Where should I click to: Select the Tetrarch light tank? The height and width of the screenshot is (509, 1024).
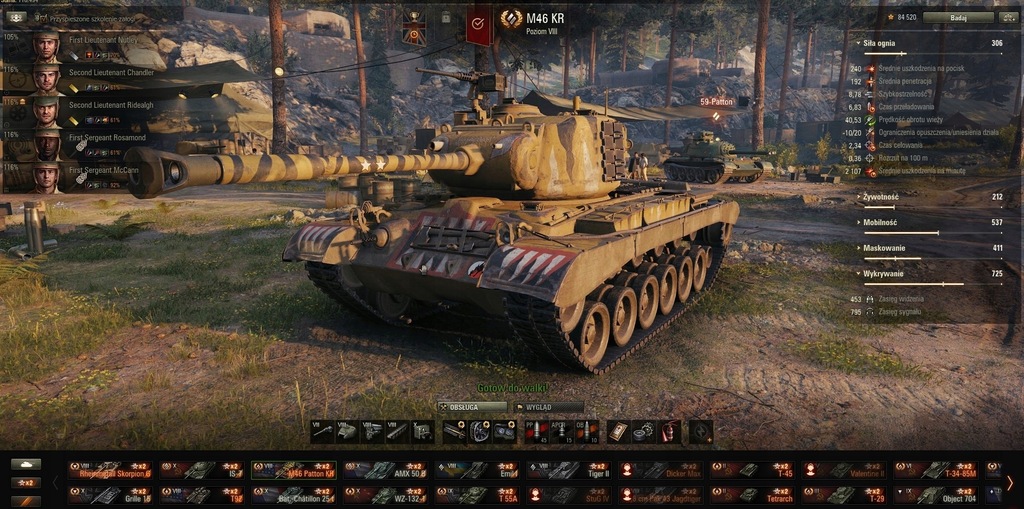coord(756,495)
